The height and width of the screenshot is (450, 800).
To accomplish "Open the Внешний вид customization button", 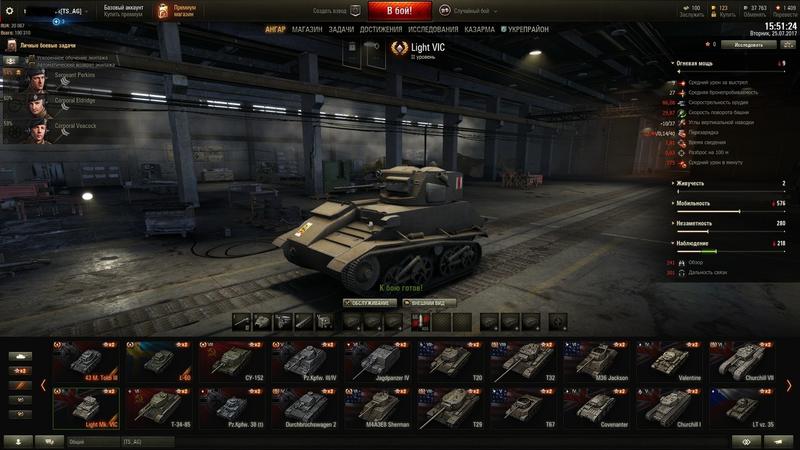I will click(x=429, y=302).
